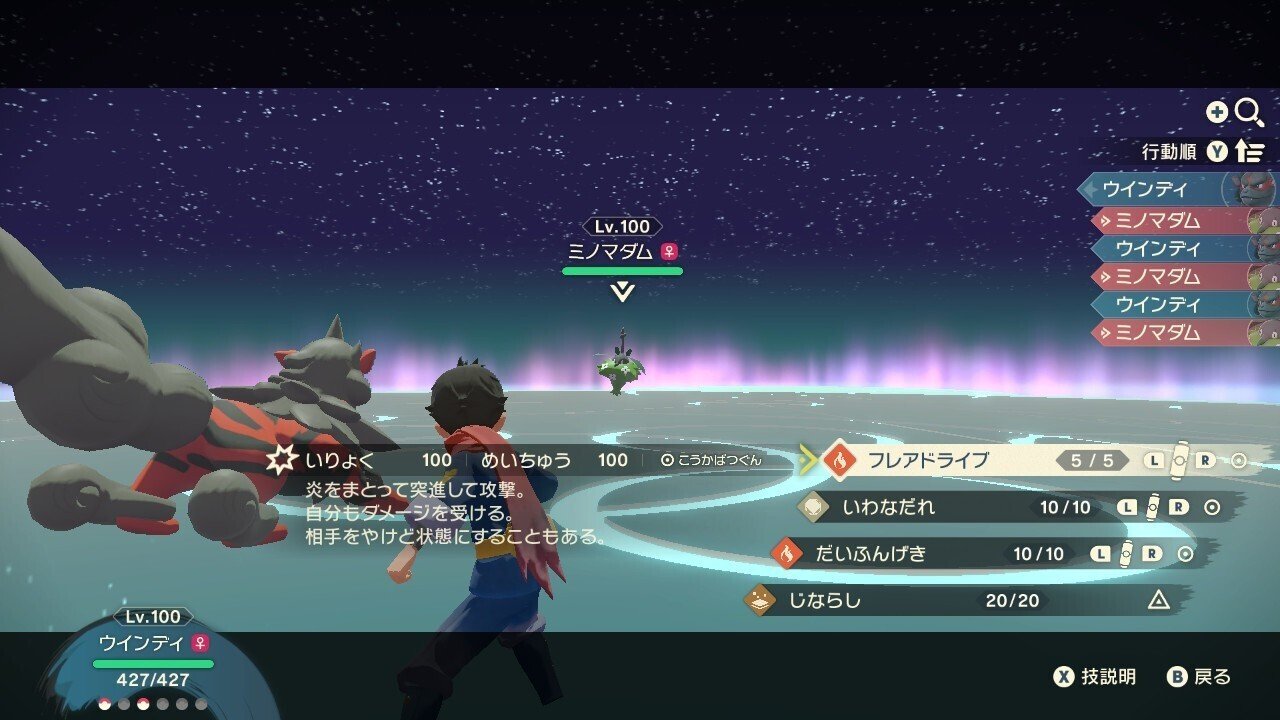The width and height of the screenshot is (1280, 720).
Task: Go back with 戻る
Action: click(1200, 677)
